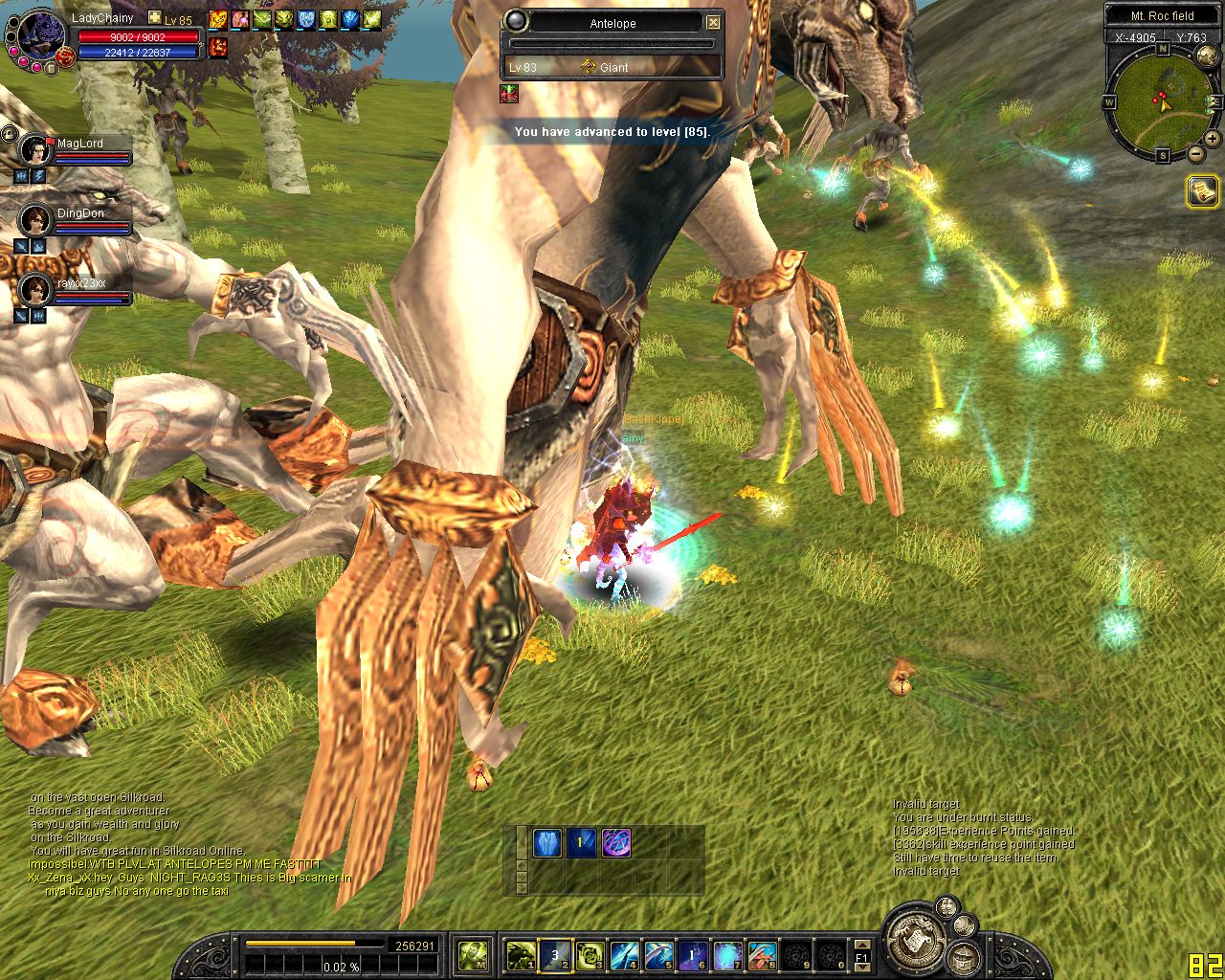Close the Antelope target window

[x=713, y=23]
